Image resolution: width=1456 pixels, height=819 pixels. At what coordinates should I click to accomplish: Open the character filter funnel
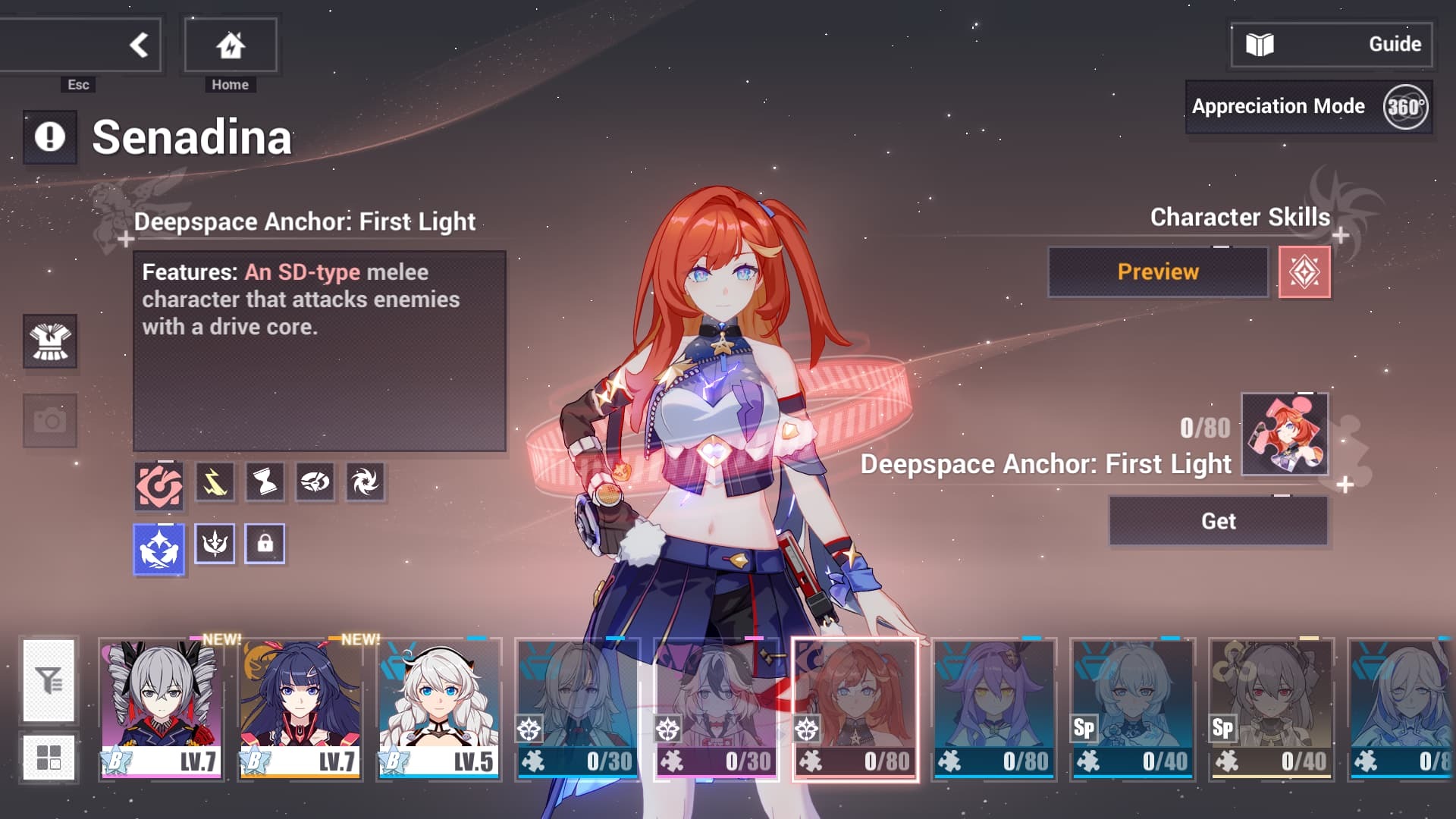point(49,680)
